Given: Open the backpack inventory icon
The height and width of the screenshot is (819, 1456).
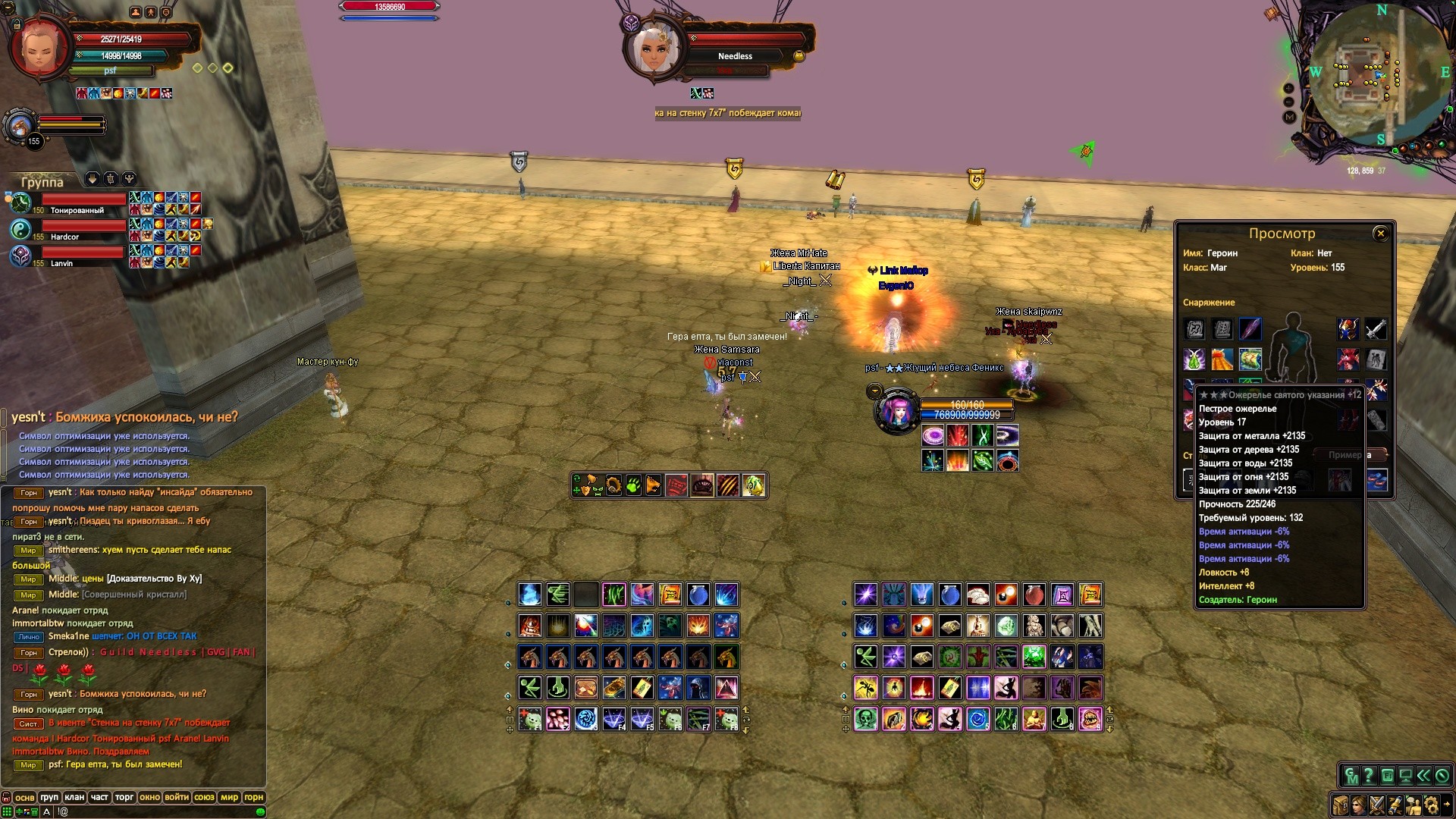Looking at the screenshot, I should pyautogui.click(x=1340, y=805).
